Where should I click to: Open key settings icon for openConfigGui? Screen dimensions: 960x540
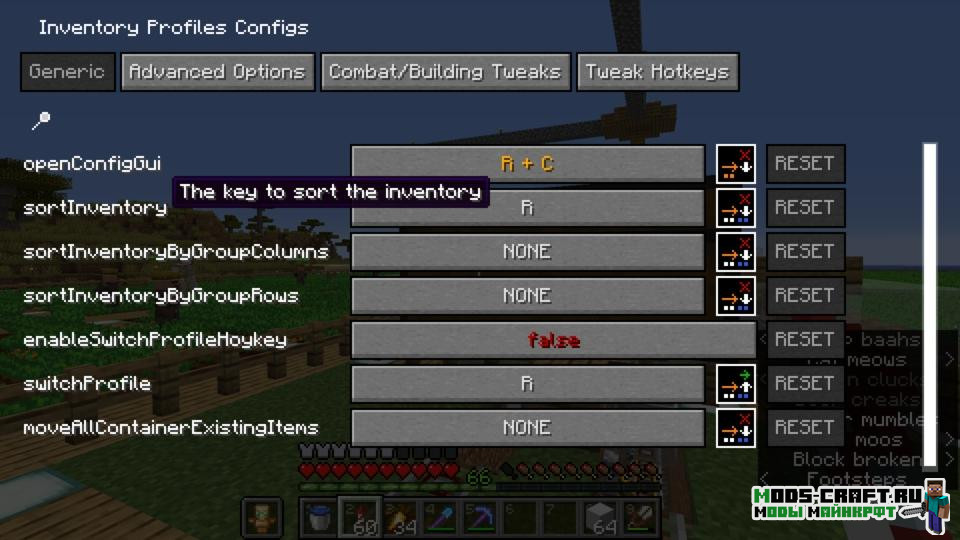point(736,164)
